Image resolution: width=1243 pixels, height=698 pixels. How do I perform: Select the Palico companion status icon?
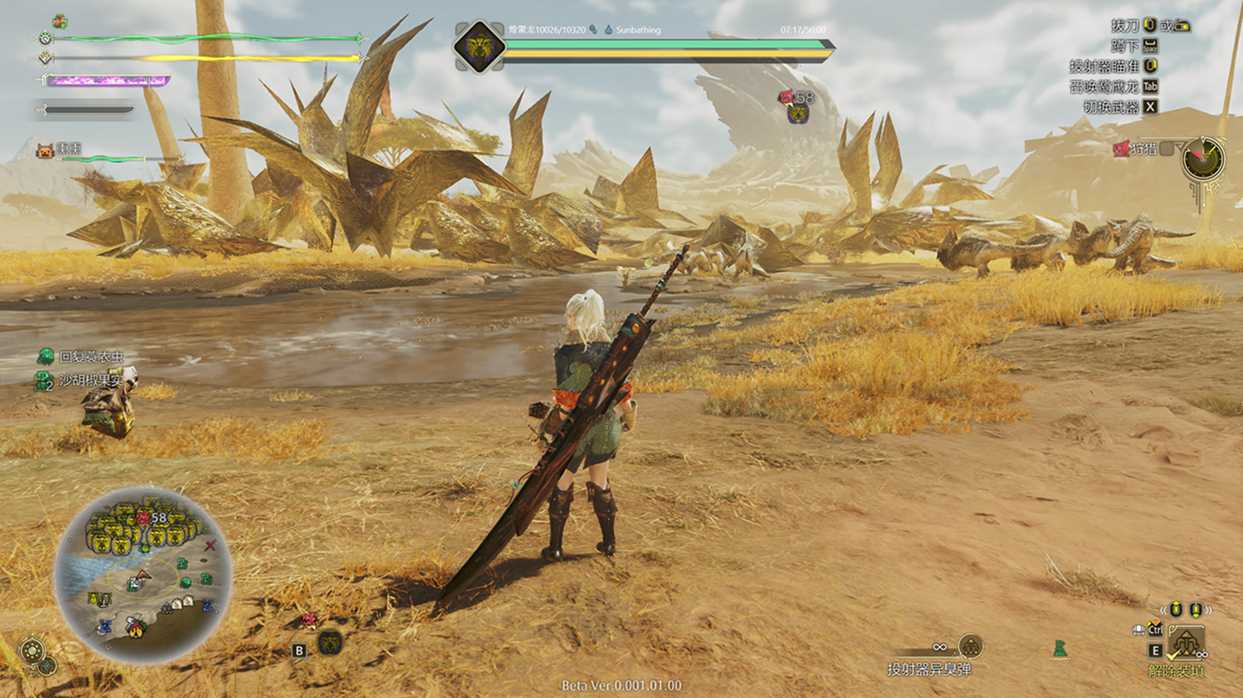point(44,150)
